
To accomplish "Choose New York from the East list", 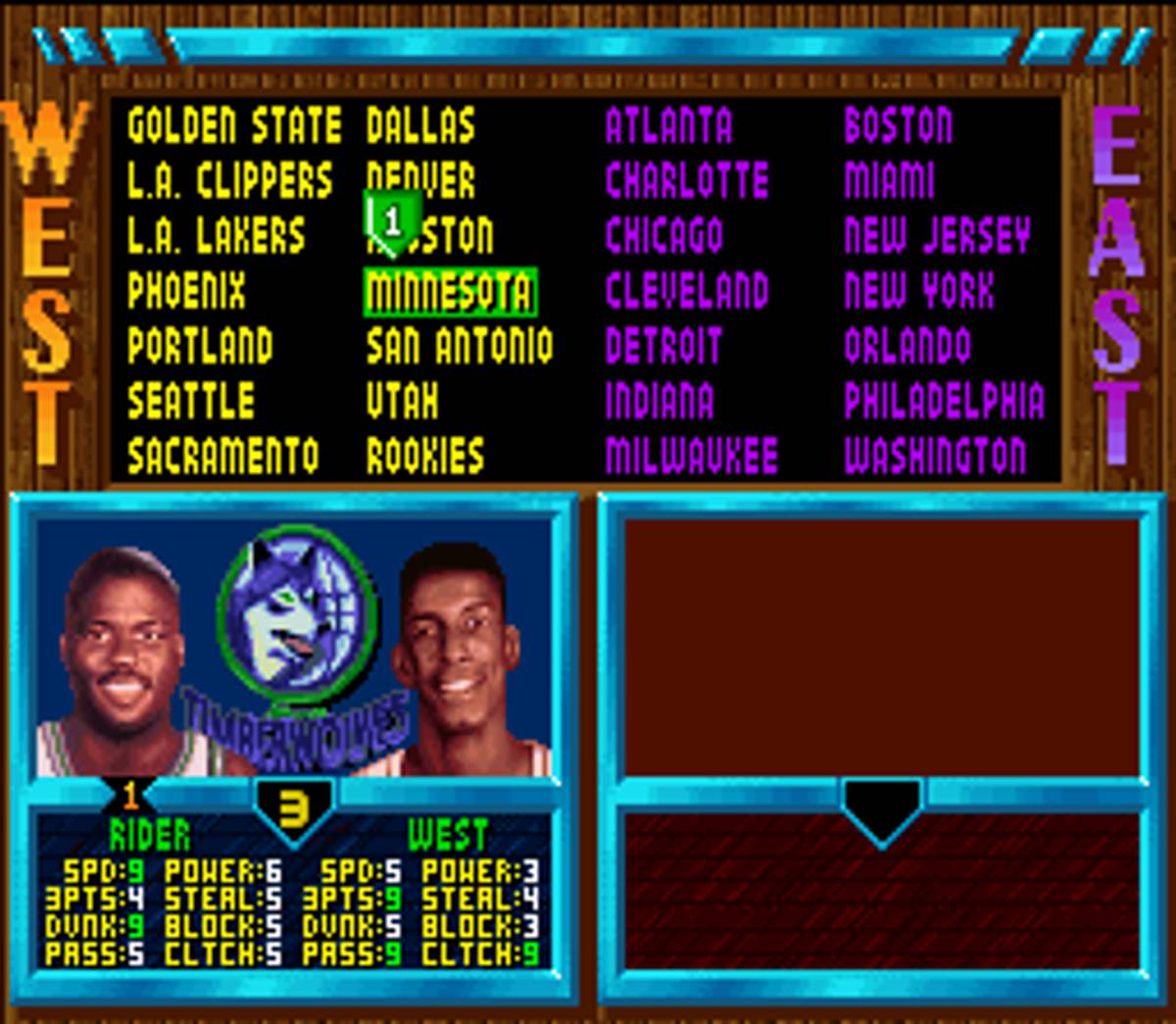I will [x=918, y=291].
